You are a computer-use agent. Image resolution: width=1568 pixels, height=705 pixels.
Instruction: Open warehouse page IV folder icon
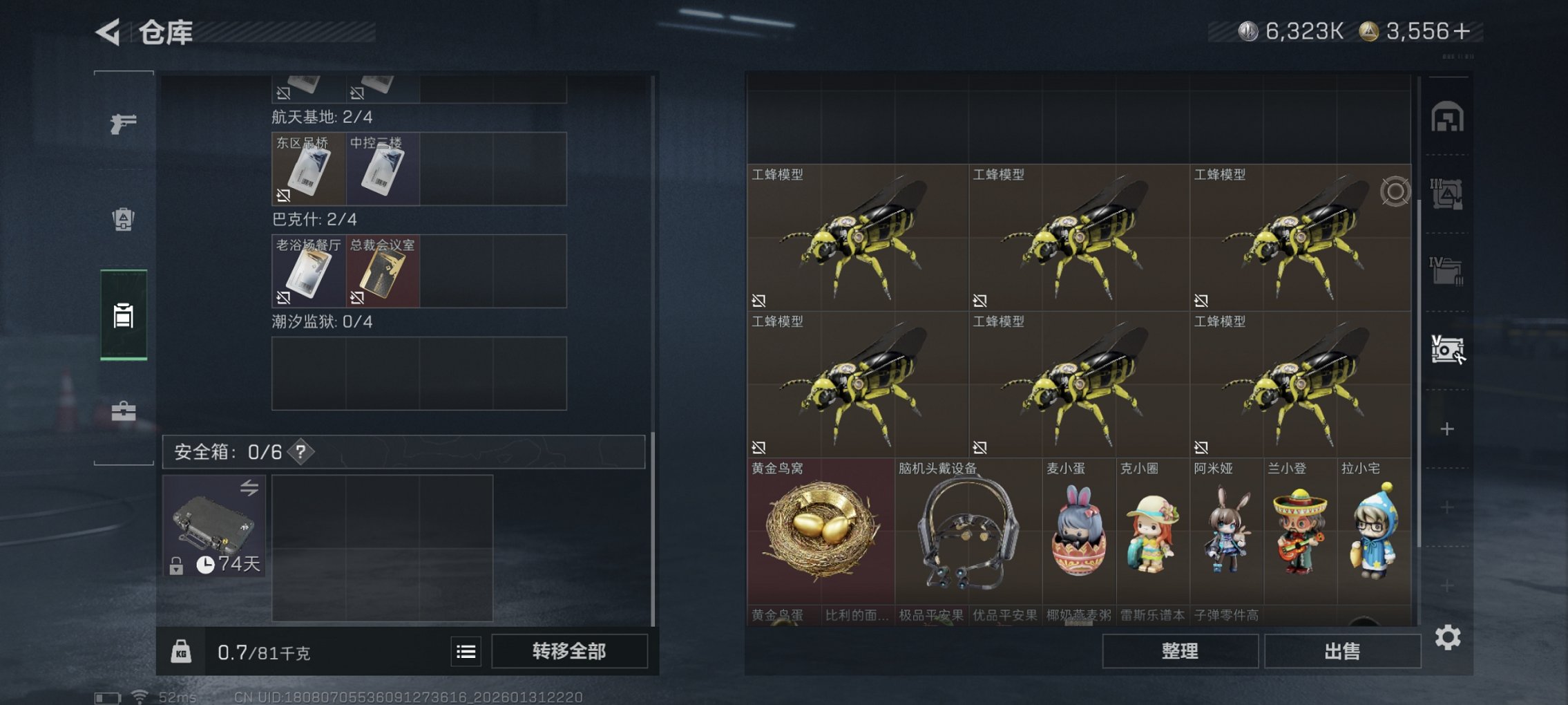tap(1447, 270)
